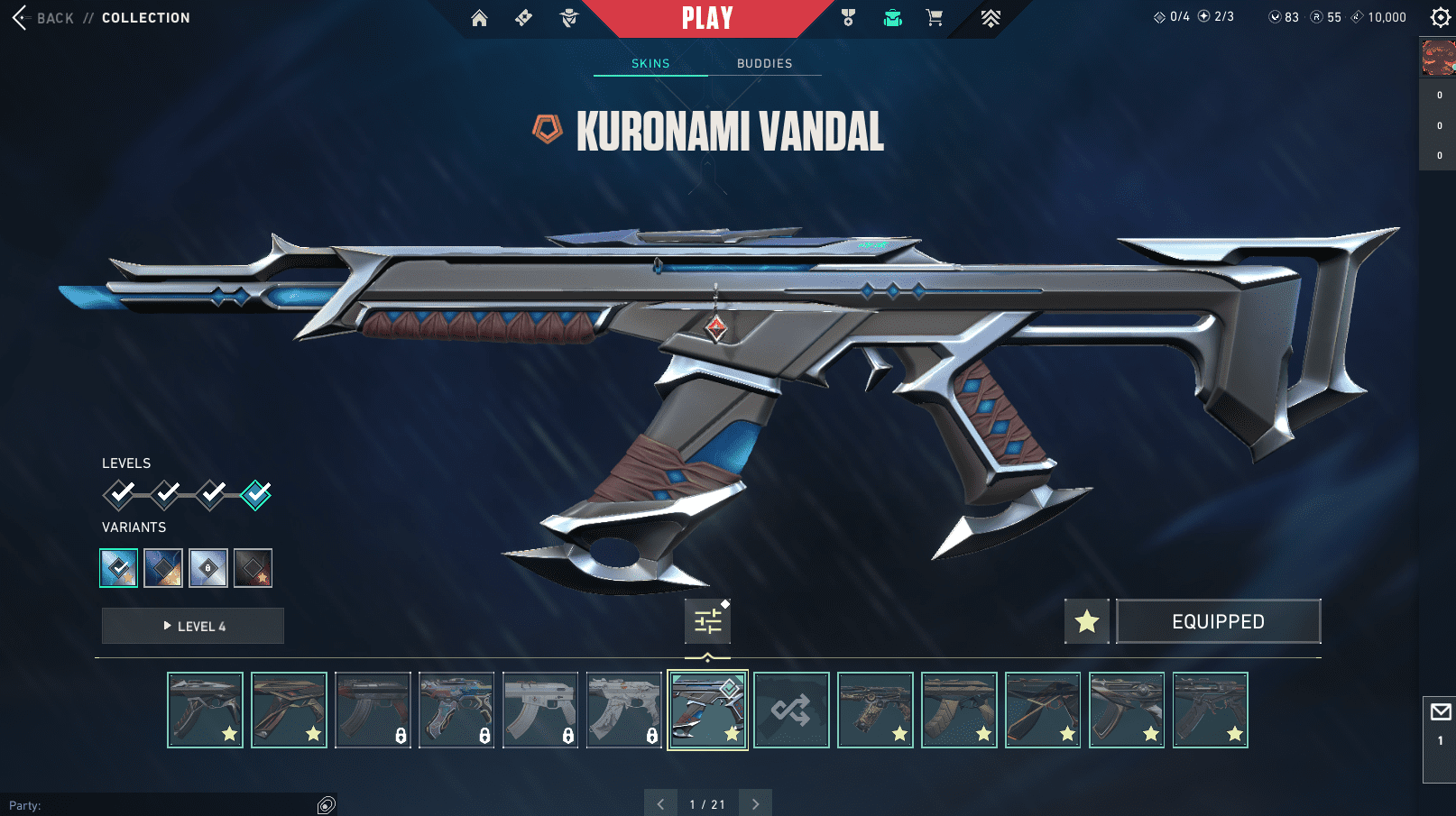Screen dimensions: 1456x816
Task: Play the Level 4 preview video
Action: pyautogui.click(x=193, y=626)
